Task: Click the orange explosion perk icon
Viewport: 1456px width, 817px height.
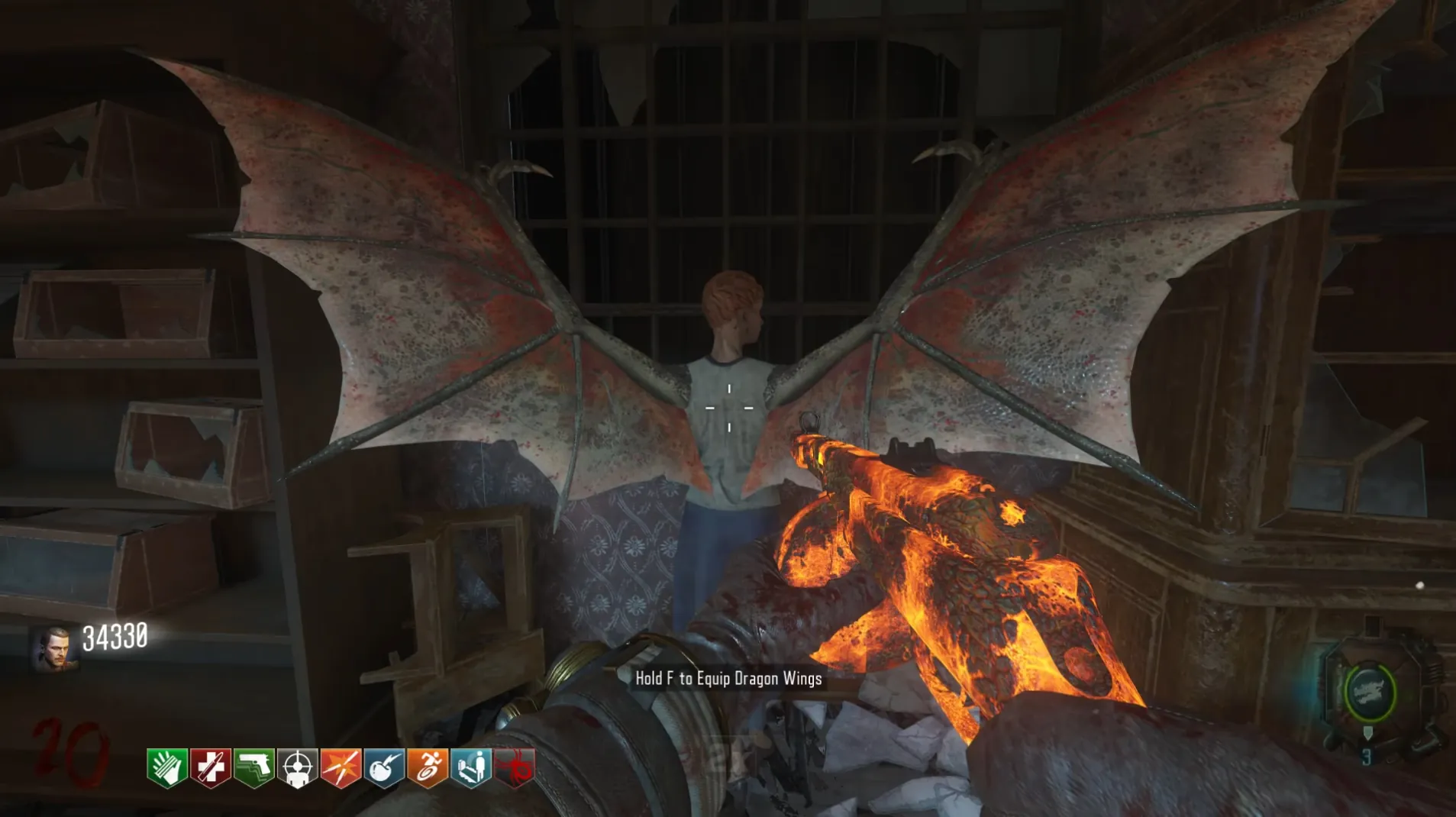Action: tap(341, 767)
